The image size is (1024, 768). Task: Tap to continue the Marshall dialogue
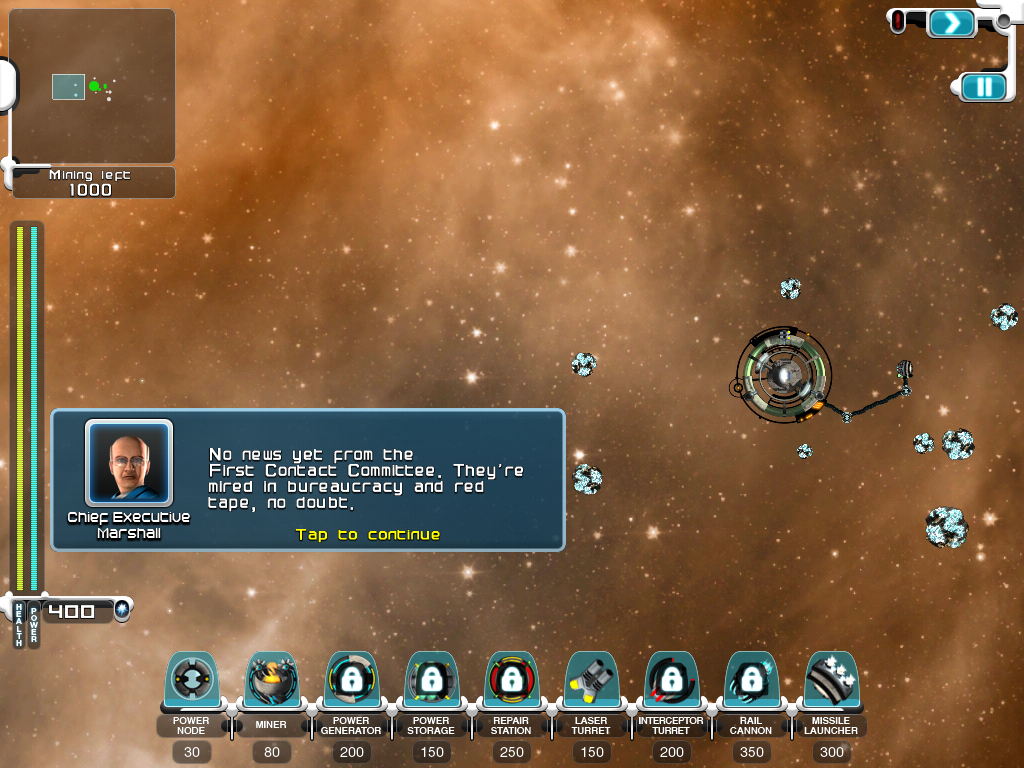point(368,535)
